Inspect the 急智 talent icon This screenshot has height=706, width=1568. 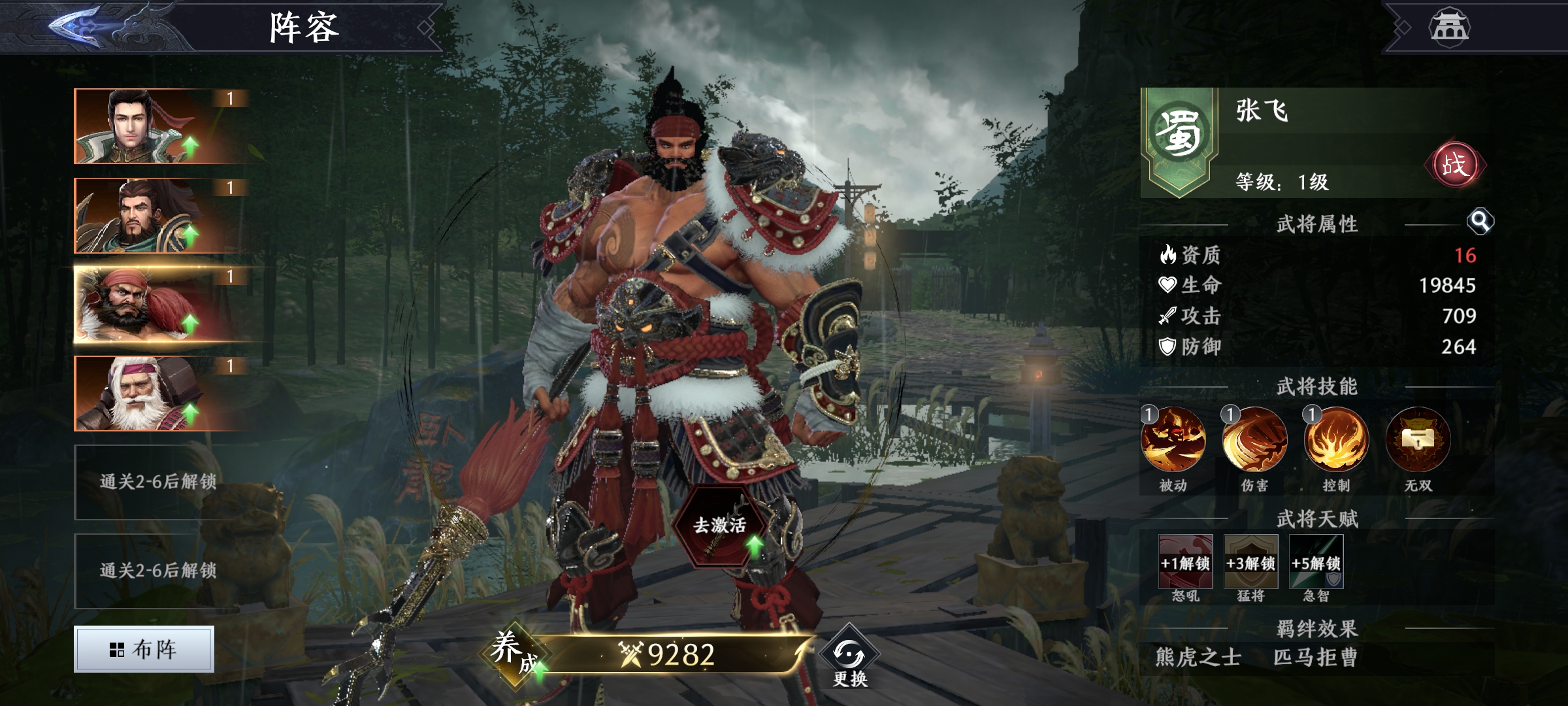1316,562
